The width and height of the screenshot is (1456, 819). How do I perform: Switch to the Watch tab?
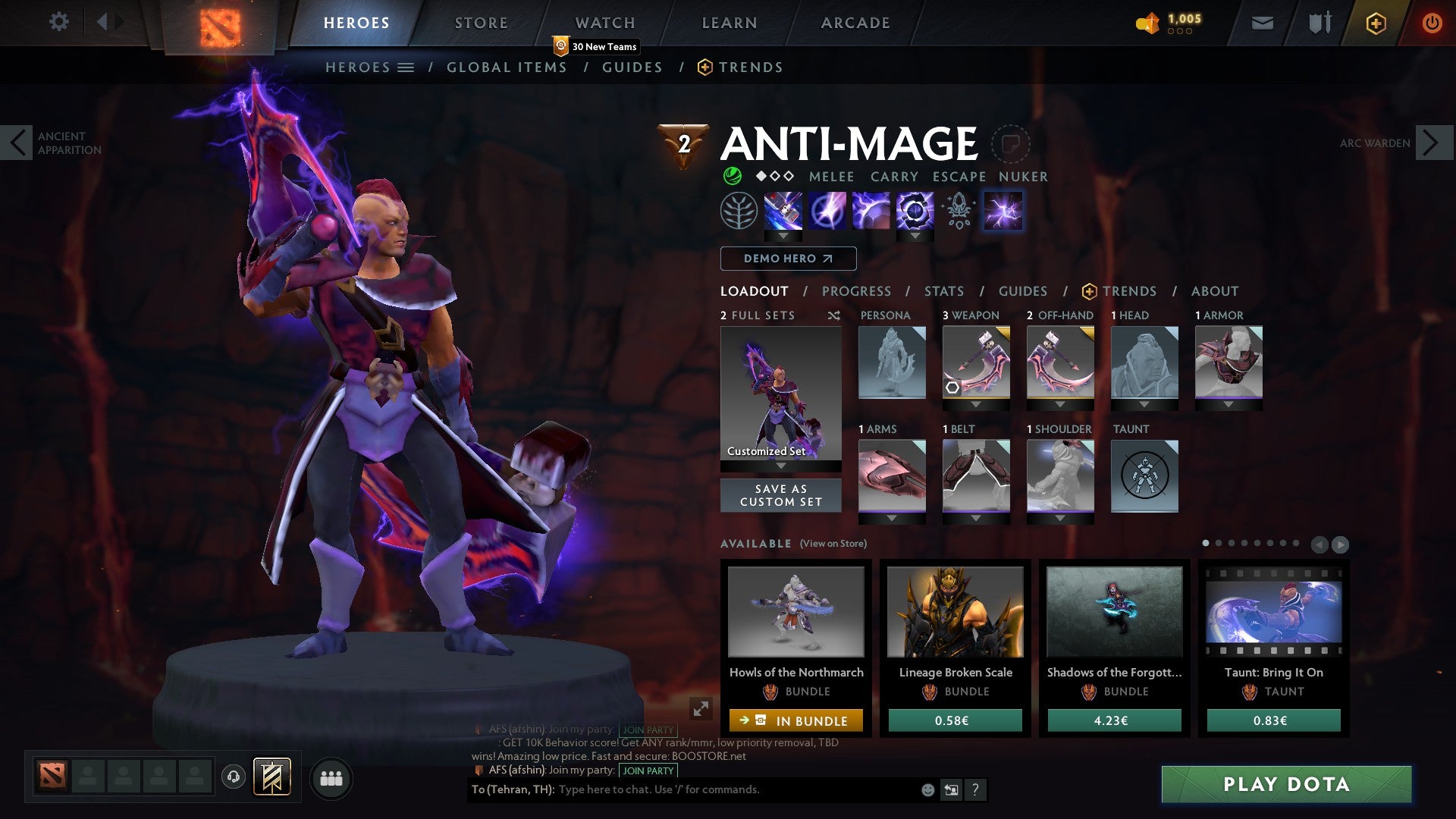click(x=604, y=23)
